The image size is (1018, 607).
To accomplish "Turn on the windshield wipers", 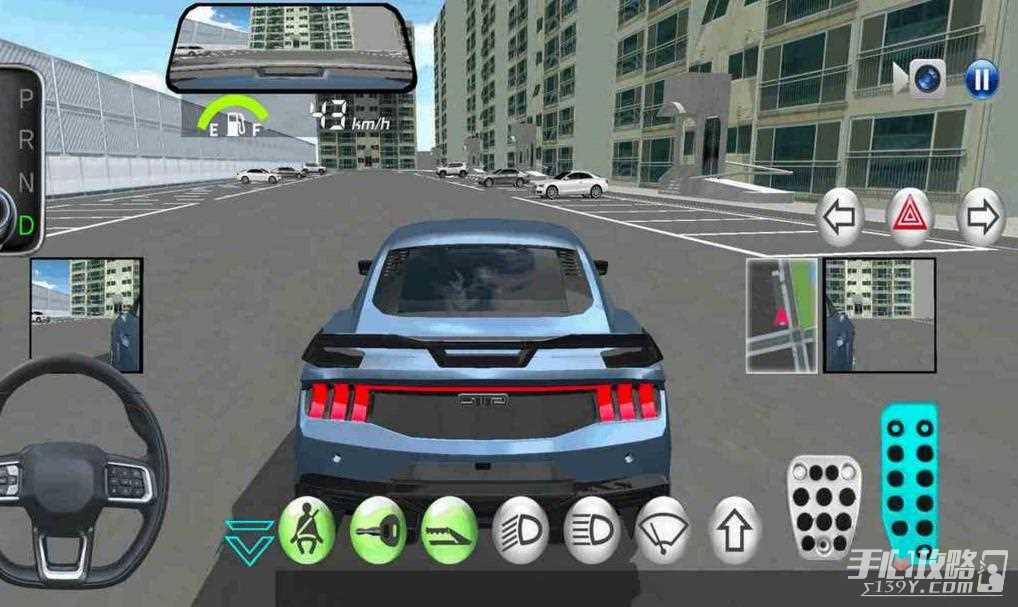I will (x=663, y=530).
